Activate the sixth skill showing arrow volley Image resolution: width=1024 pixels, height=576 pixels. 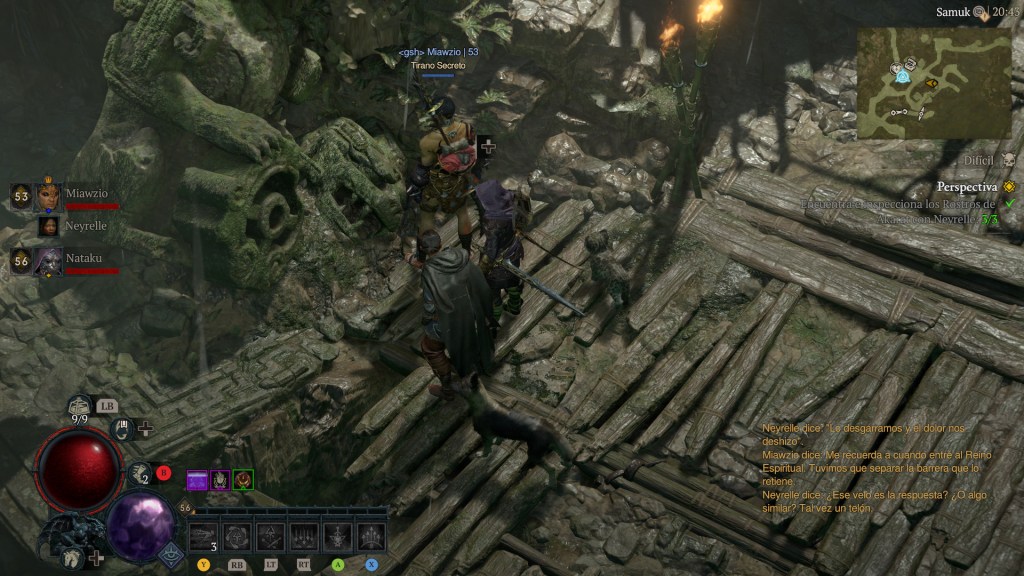[371, 537]
